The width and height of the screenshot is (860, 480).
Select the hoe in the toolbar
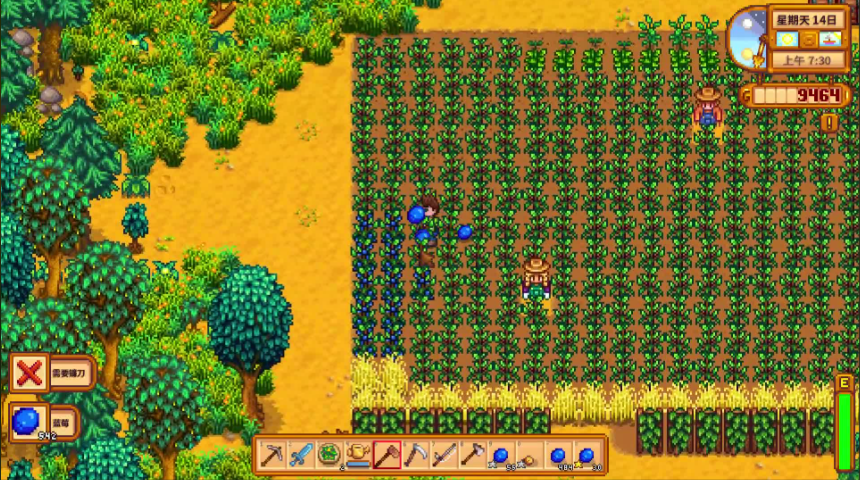coord(444,455)
